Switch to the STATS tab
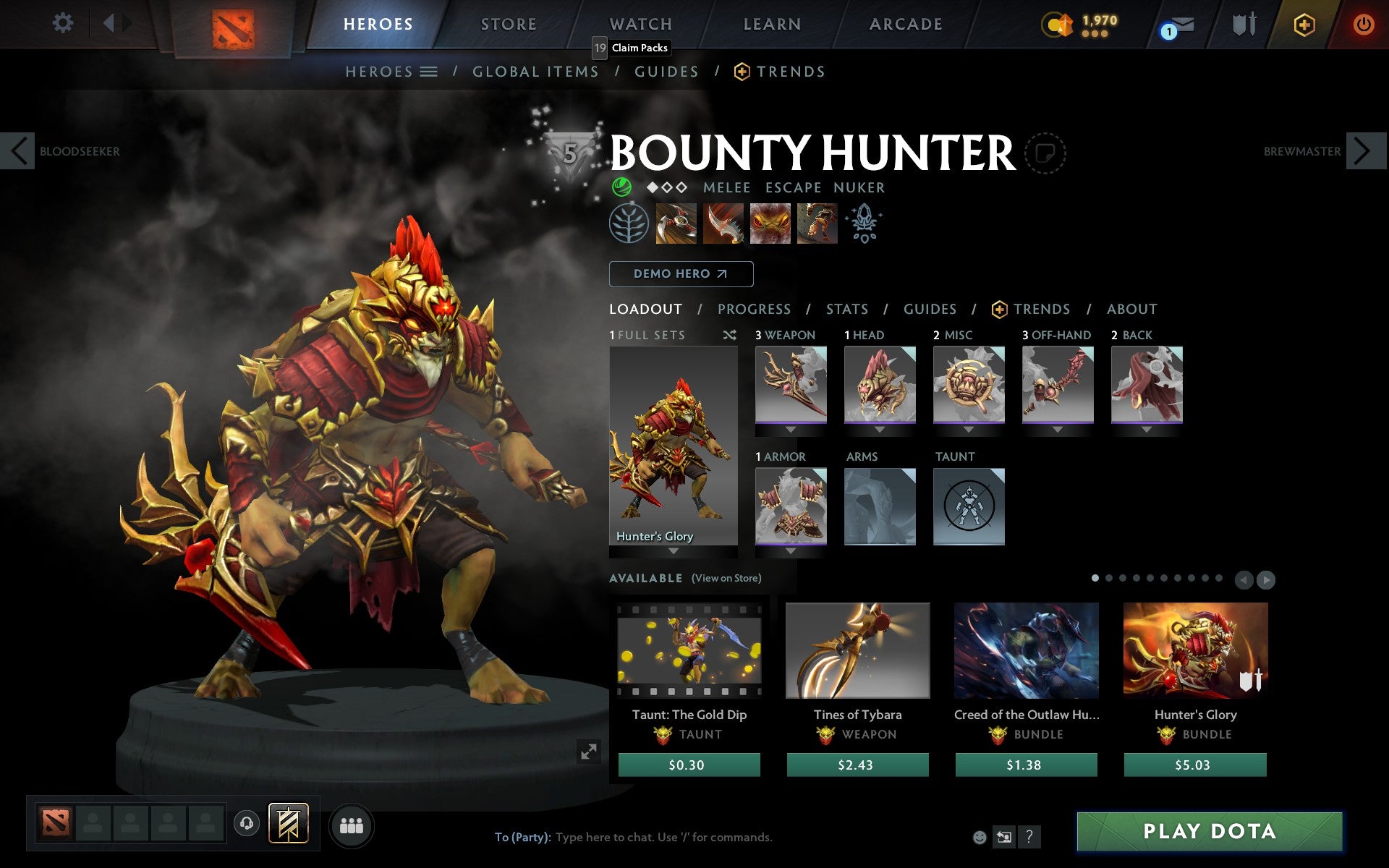 point(846,309)
